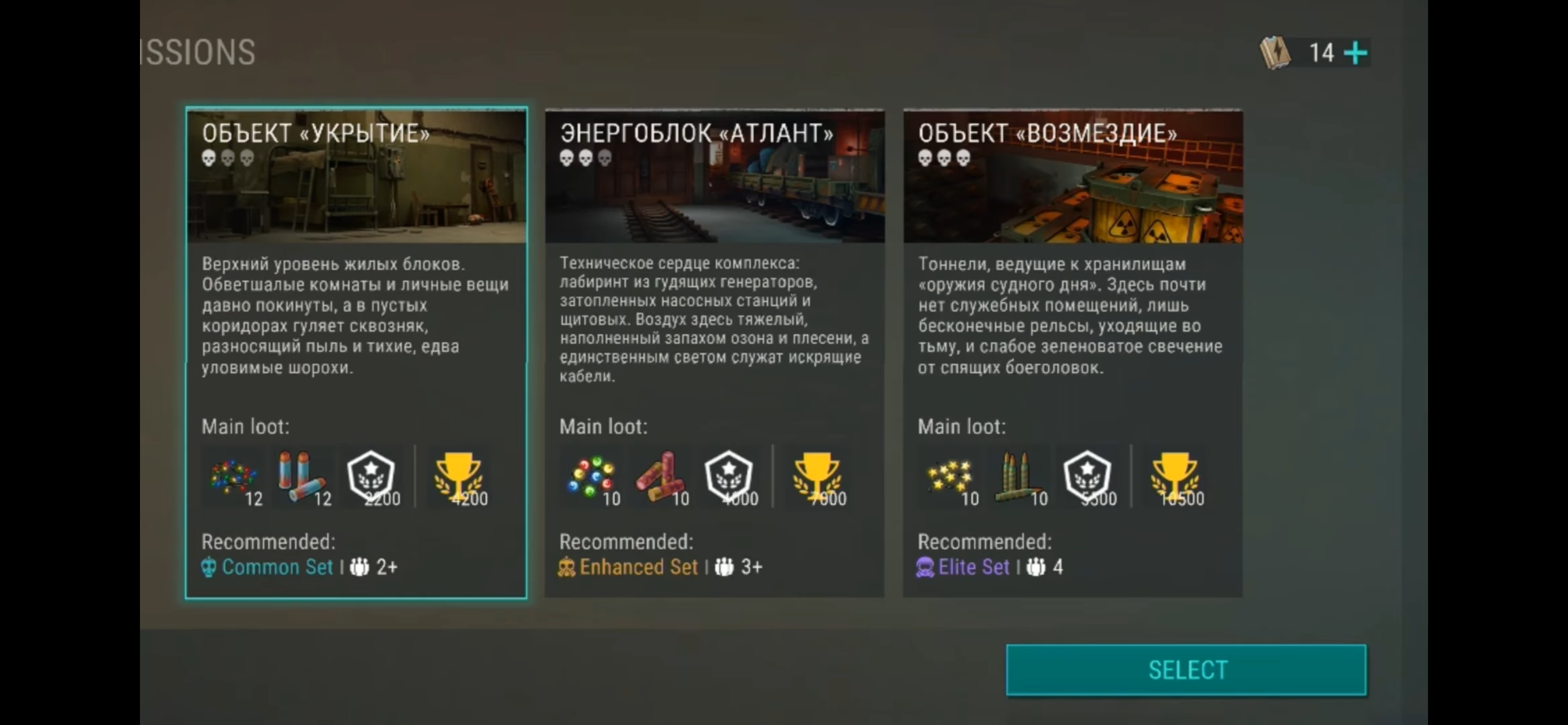Click the plus button to add energy tickets
The height and width of the screenshot is (725, 1568).
pos(1356,53)
